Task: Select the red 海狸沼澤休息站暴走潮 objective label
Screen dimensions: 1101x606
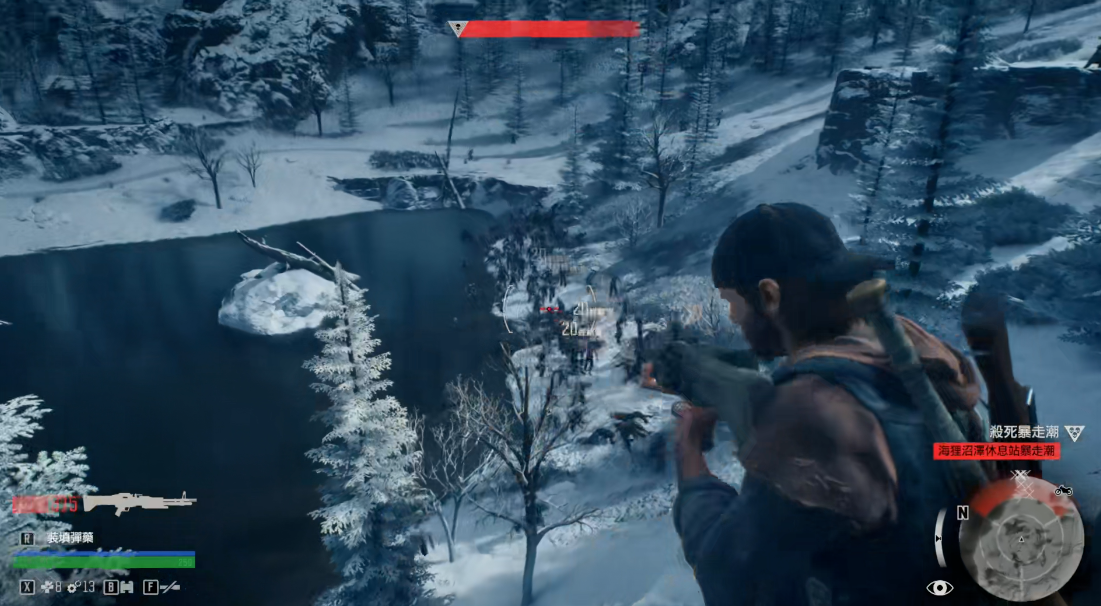Action: [x=996, y=451]
